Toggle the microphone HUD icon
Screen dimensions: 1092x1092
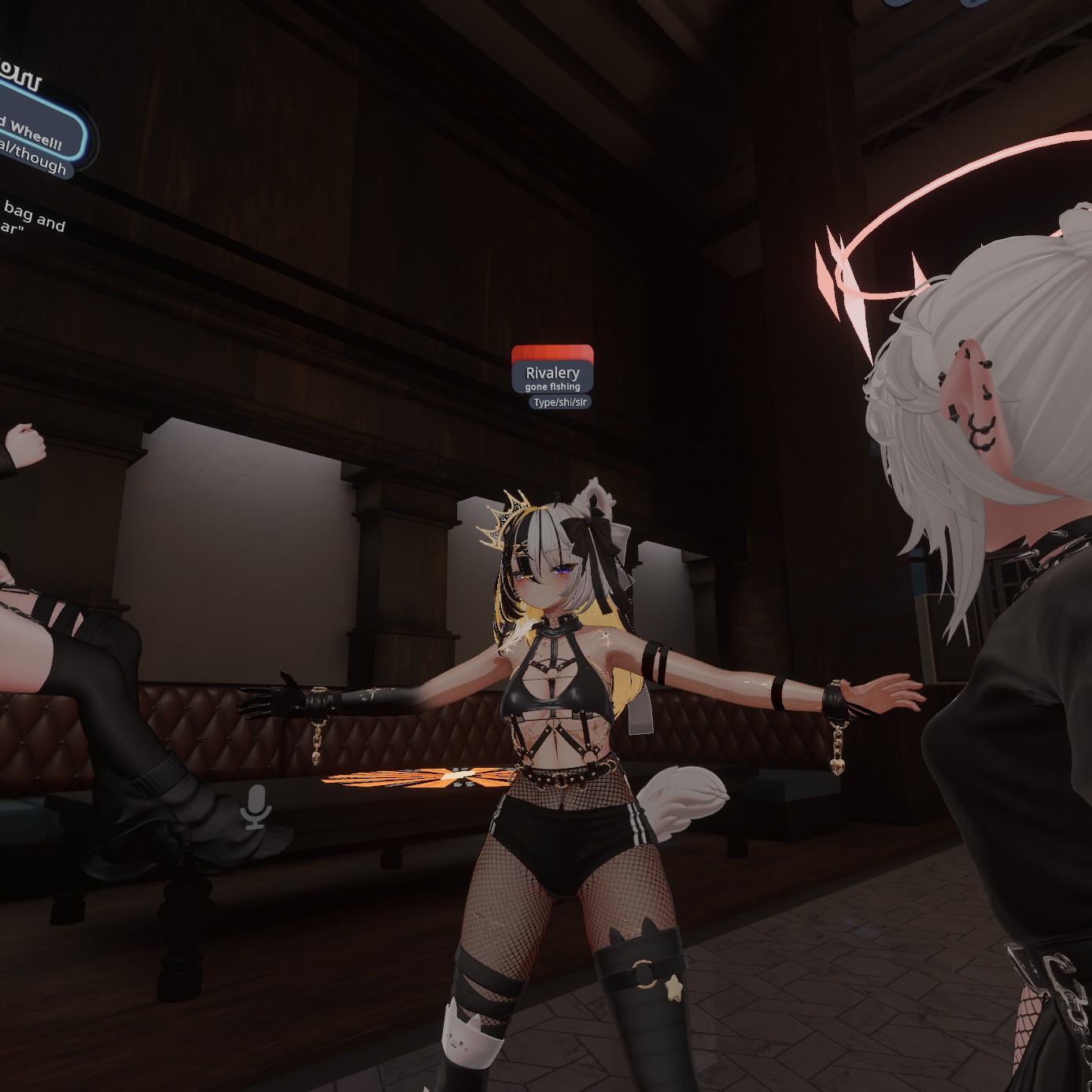click(256, 806)
